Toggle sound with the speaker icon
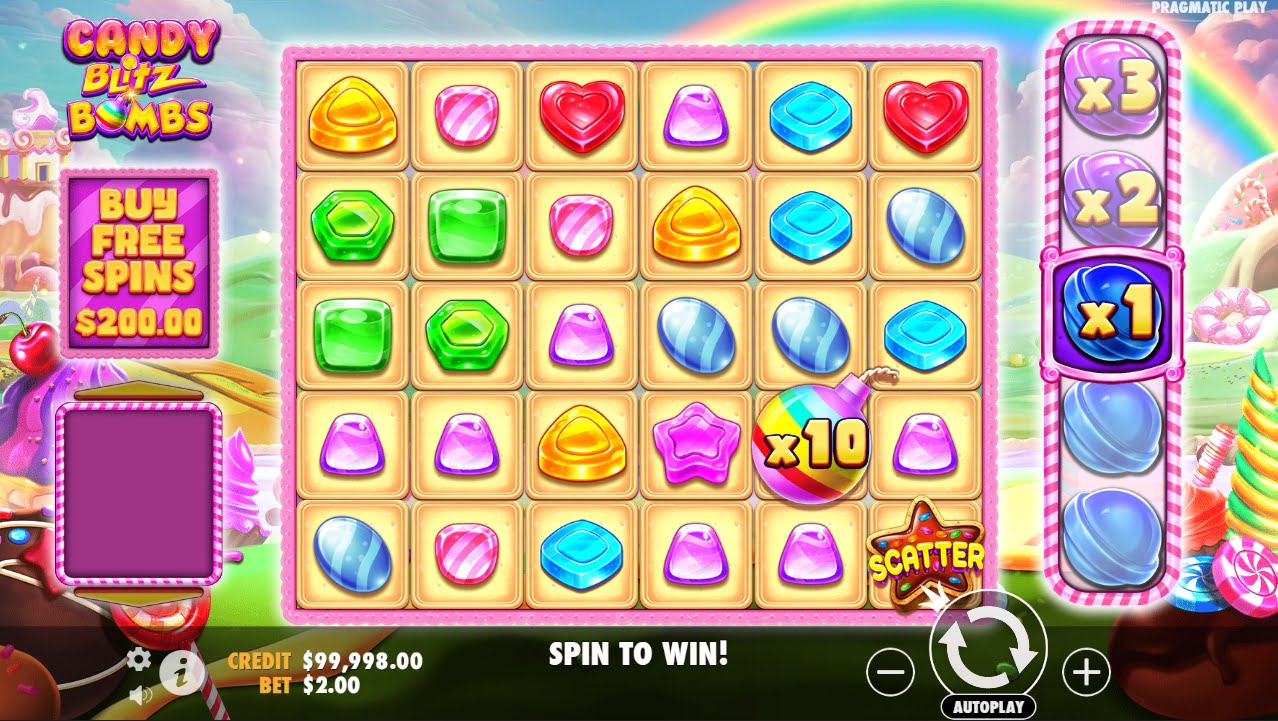Screen dimensions: 1278x721 point(140,693)
